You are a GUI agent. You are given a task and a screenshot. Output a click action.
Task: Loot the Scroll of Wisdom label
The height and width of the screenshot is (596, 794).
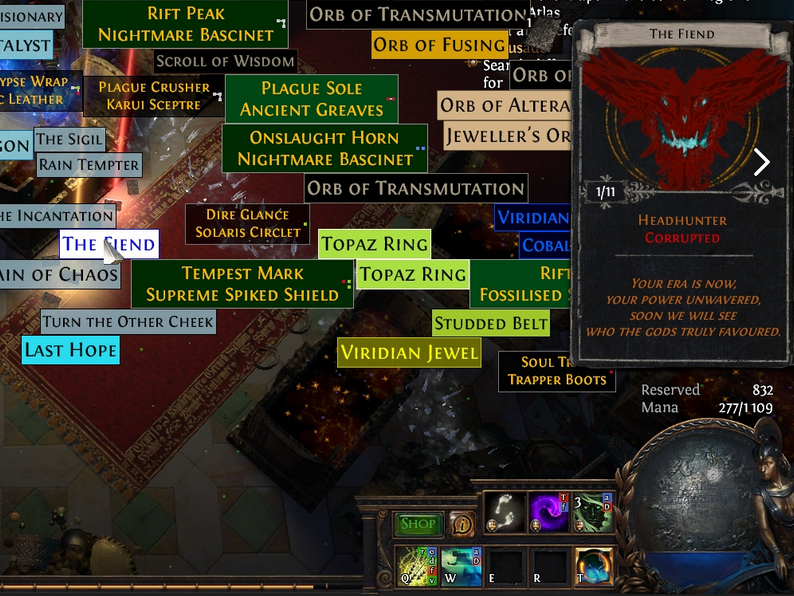click(225, 61)
